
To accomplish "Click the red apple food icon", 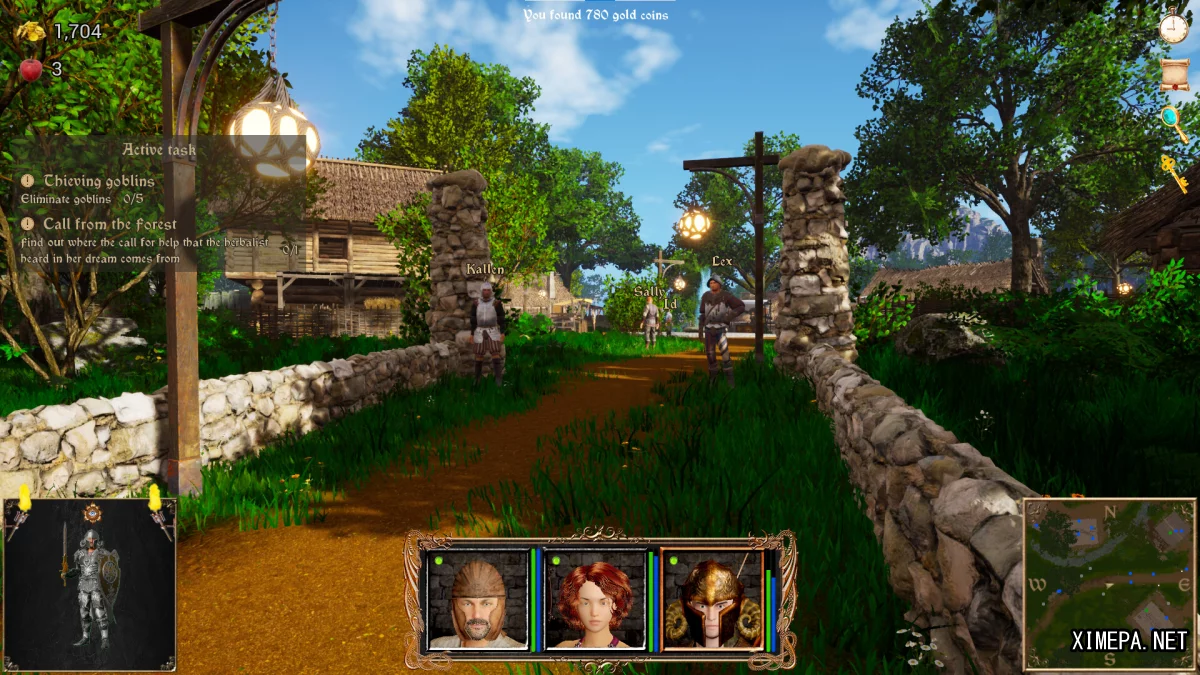I will click(x=30, y=69).
